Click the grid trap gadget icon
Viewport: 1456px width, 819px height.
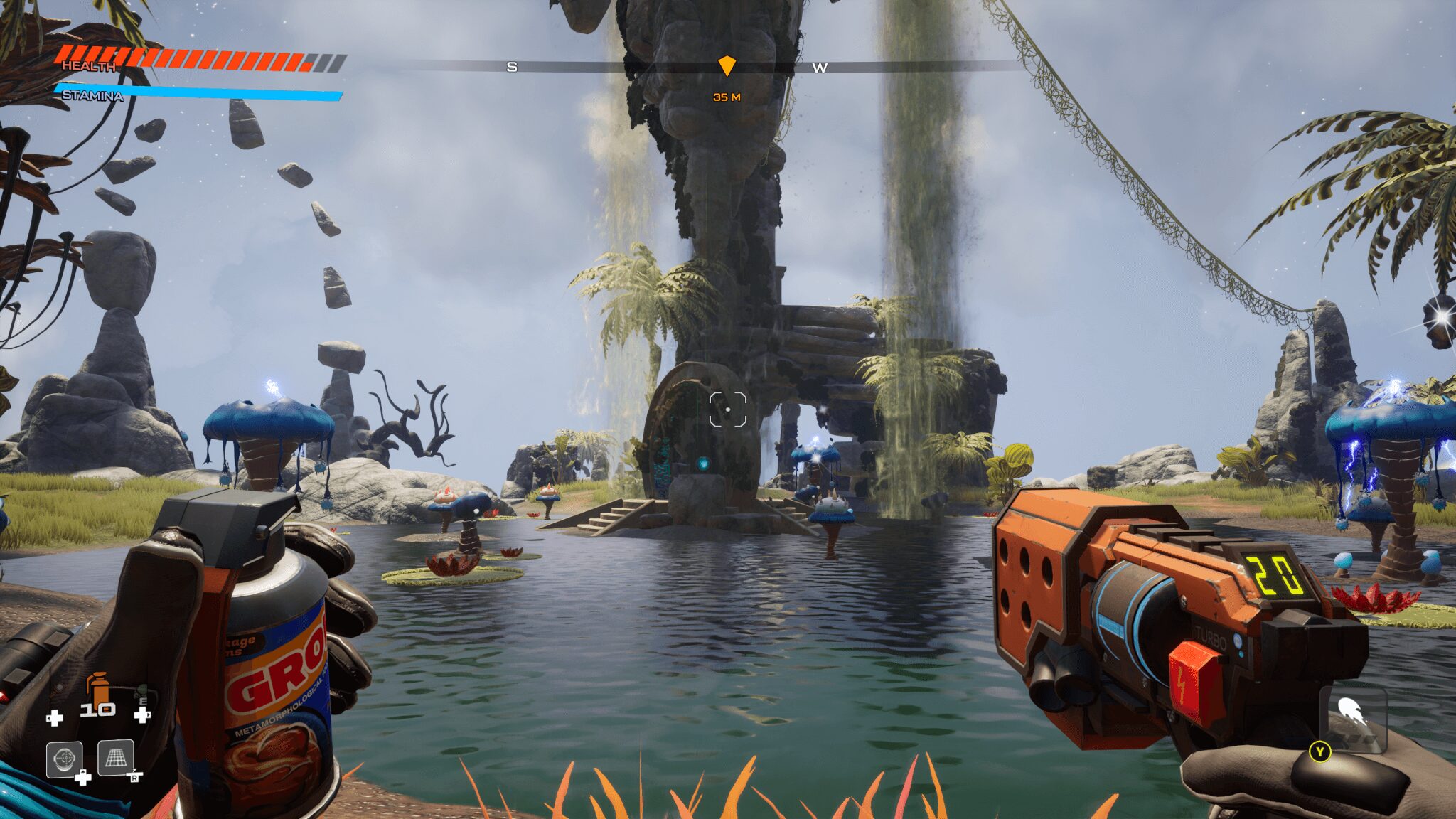tap(116, 758)
